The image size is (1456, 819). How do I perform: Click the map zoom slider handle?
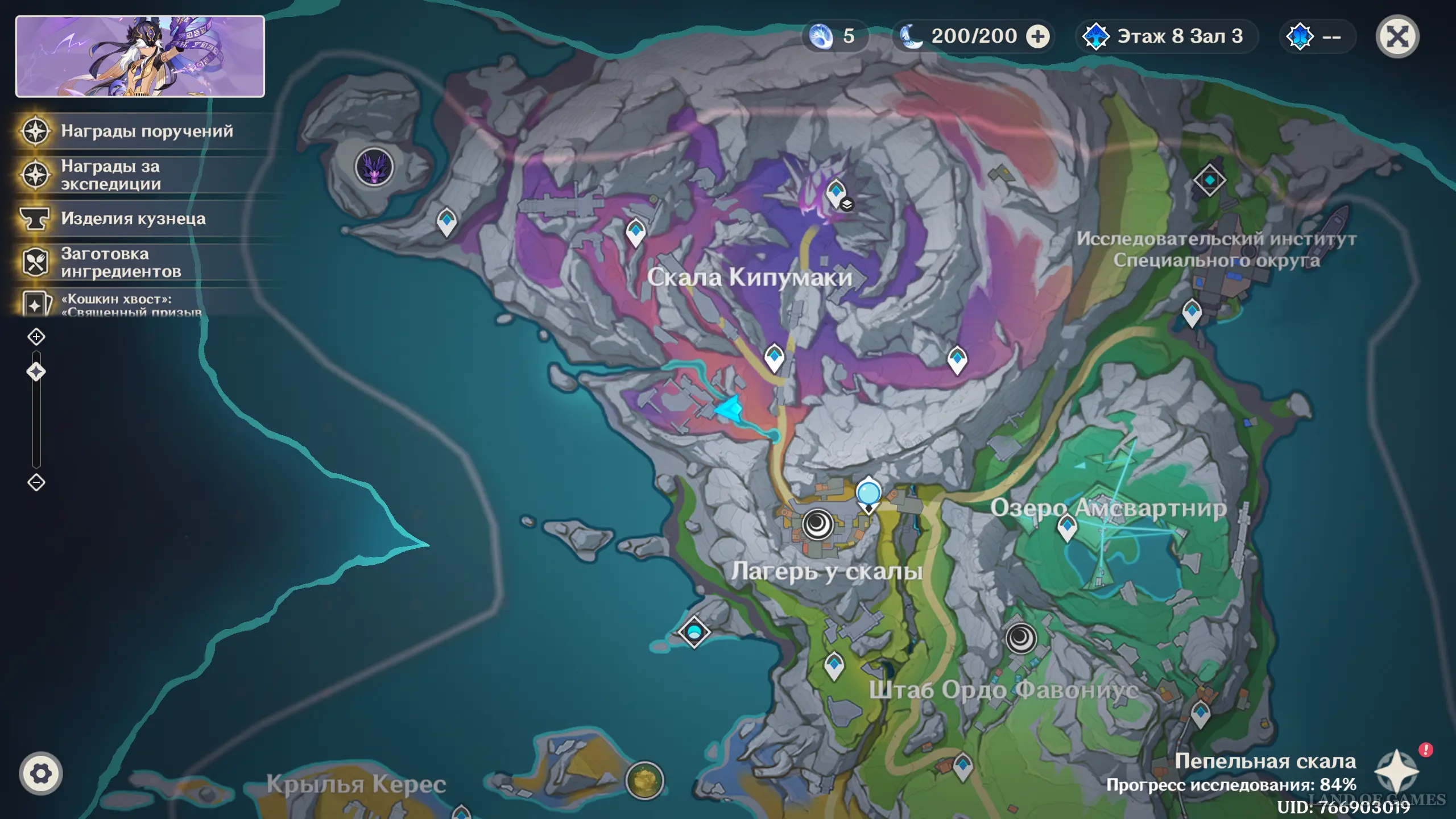pyautogui.click(x=36, y=372)
